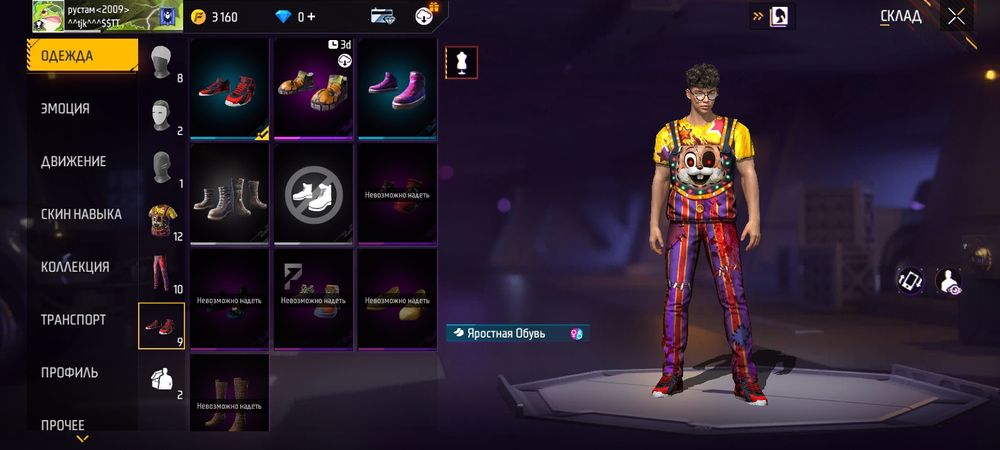
Task: Open the ПРОФИЛЬ section
Action: tap(69, 373)
